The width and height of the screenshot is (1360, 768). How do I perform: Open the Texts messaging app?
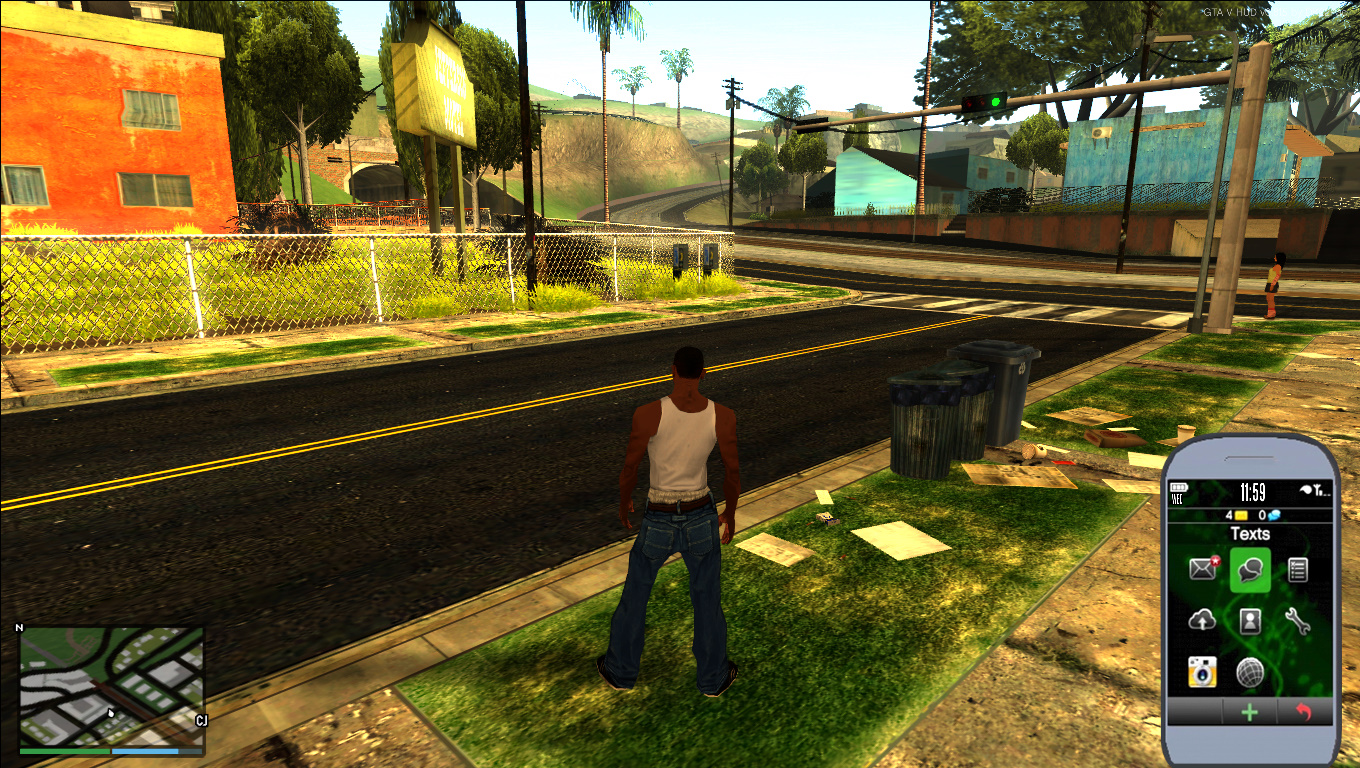pos(1248,571)
